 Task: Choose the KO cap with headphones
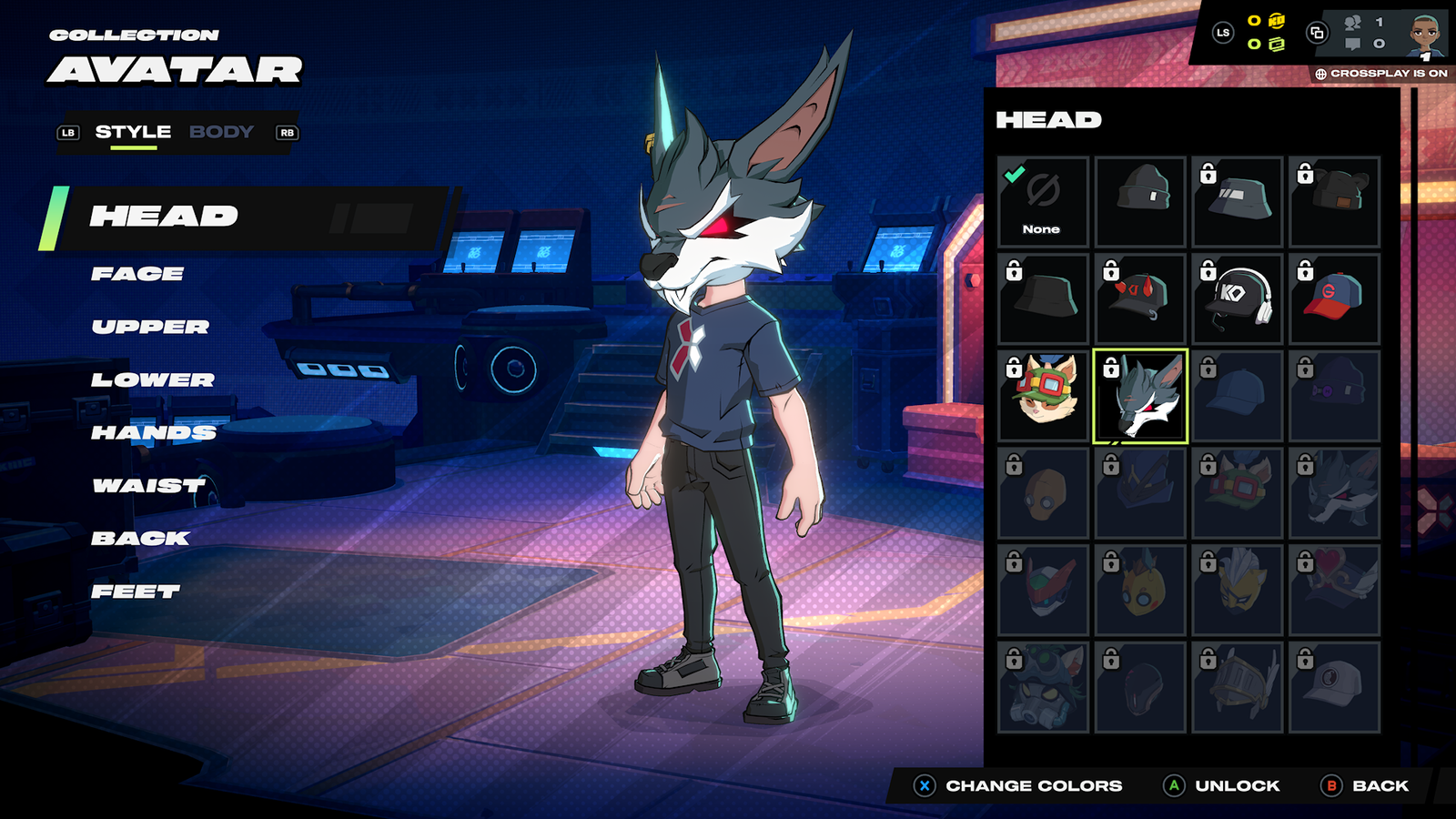tap(1238, 299)
